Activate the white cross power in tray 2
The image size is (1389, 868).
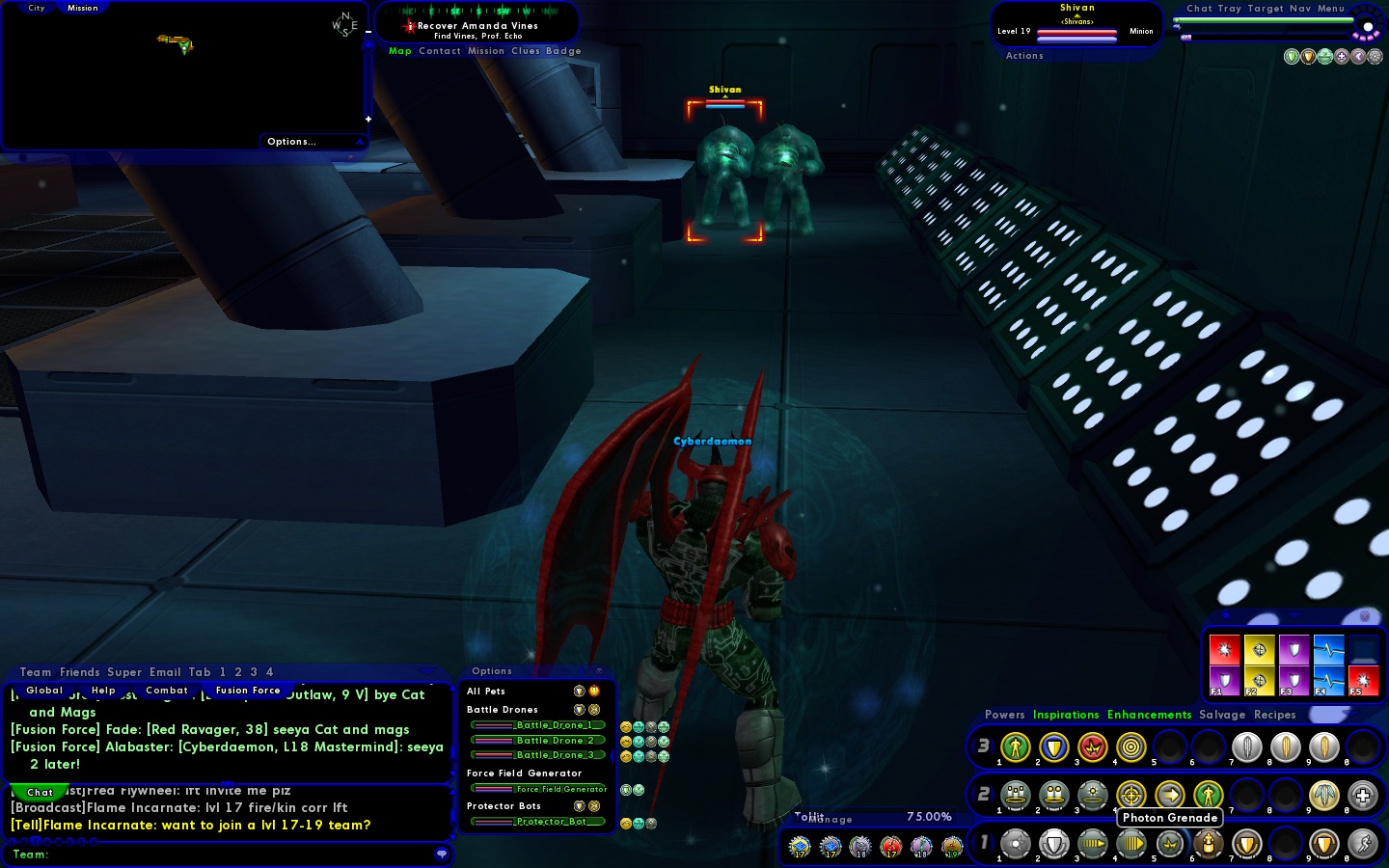[1362, 796]
